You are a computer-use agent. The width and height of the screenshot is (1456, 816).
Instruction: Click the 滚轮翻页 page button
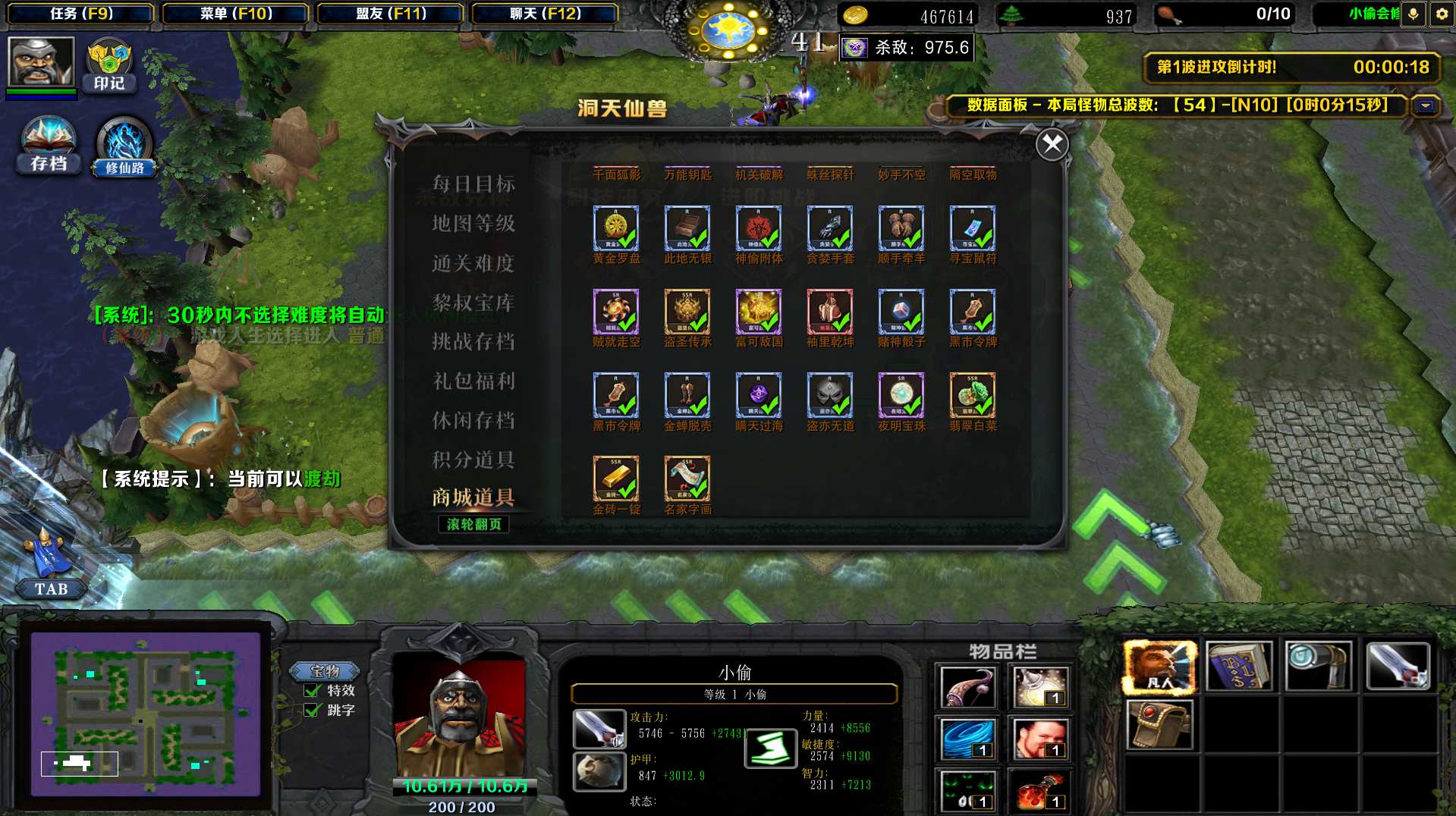(x=473, y=524)
